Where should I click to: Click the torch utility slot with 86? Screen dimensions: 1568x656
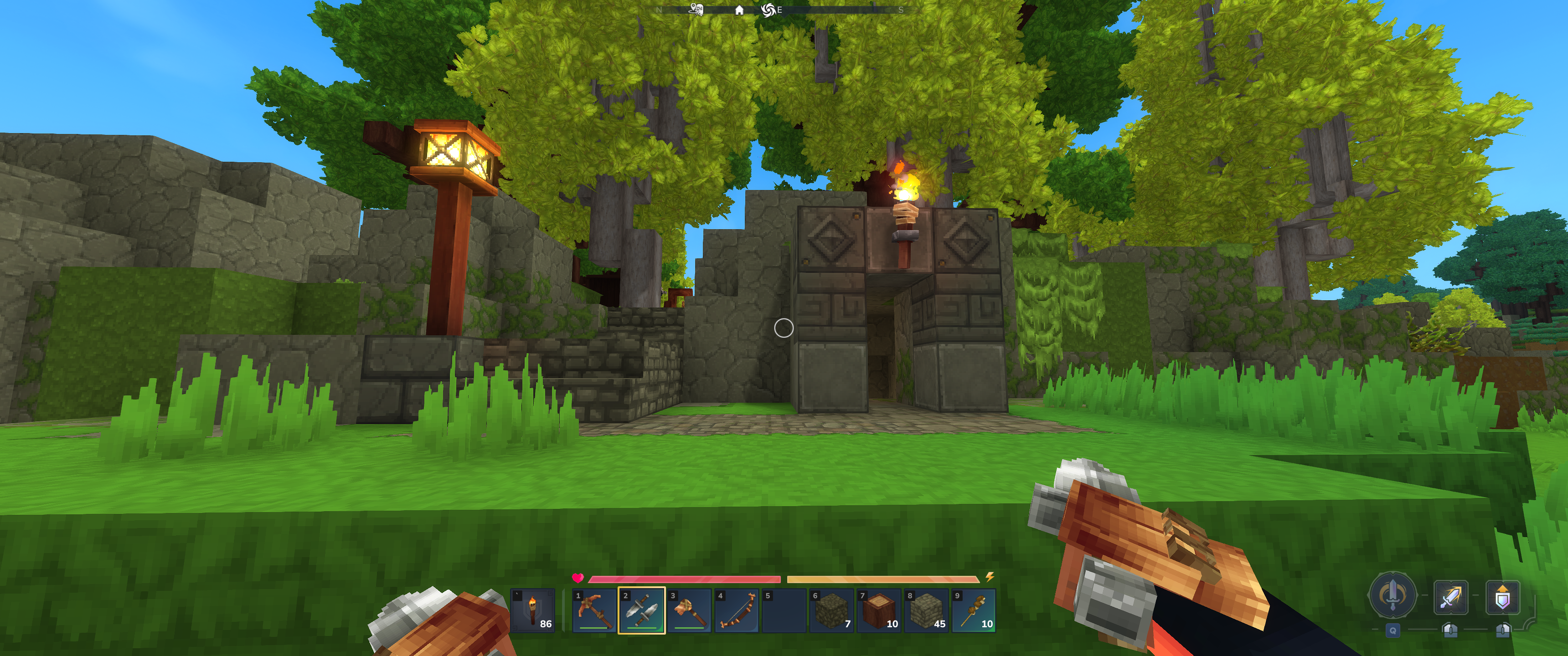pyautogui.click(x=532, y=610)
